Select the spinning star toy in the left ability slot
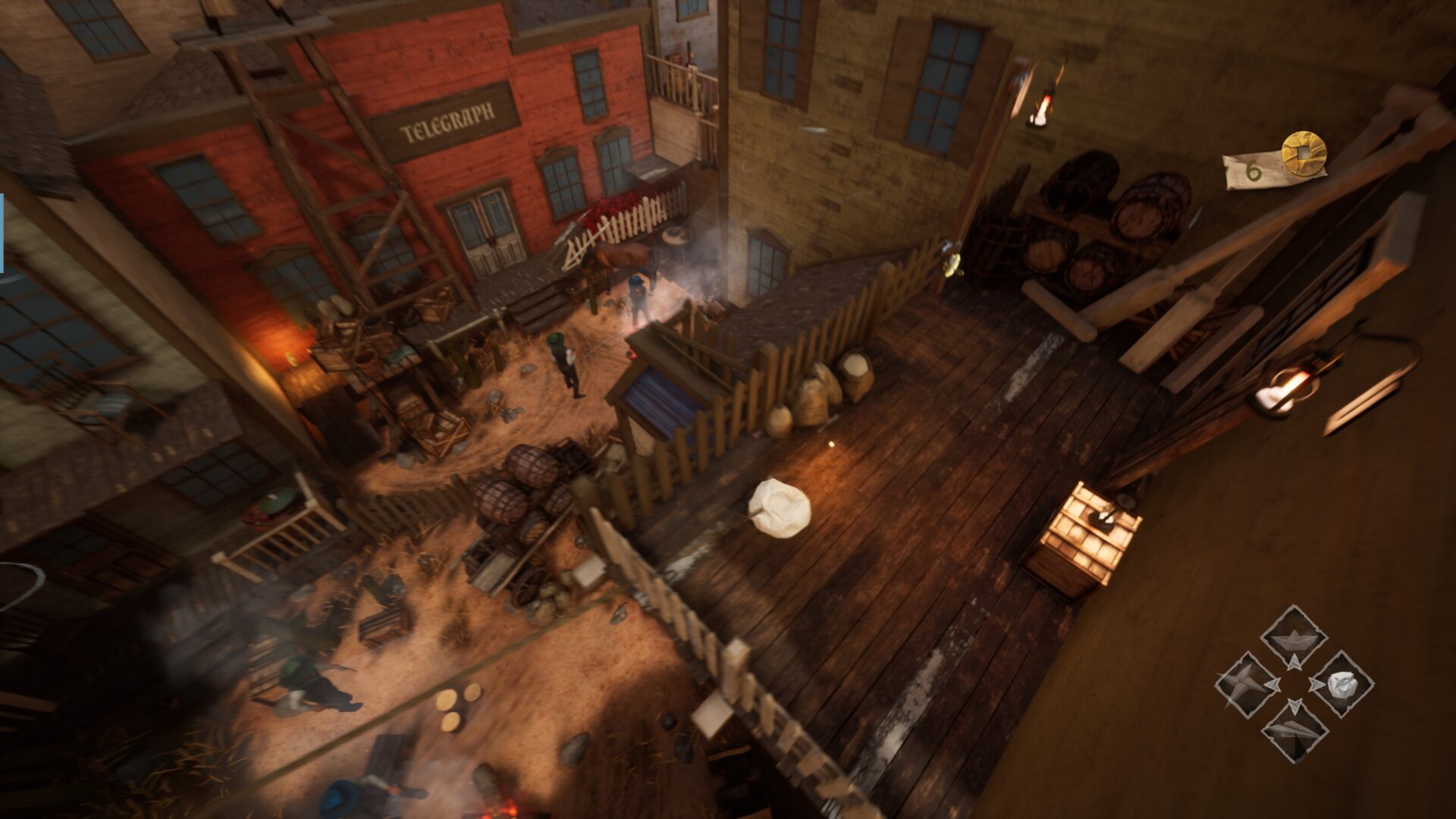Viewport: 1456px width, 819px height. 1242,682
